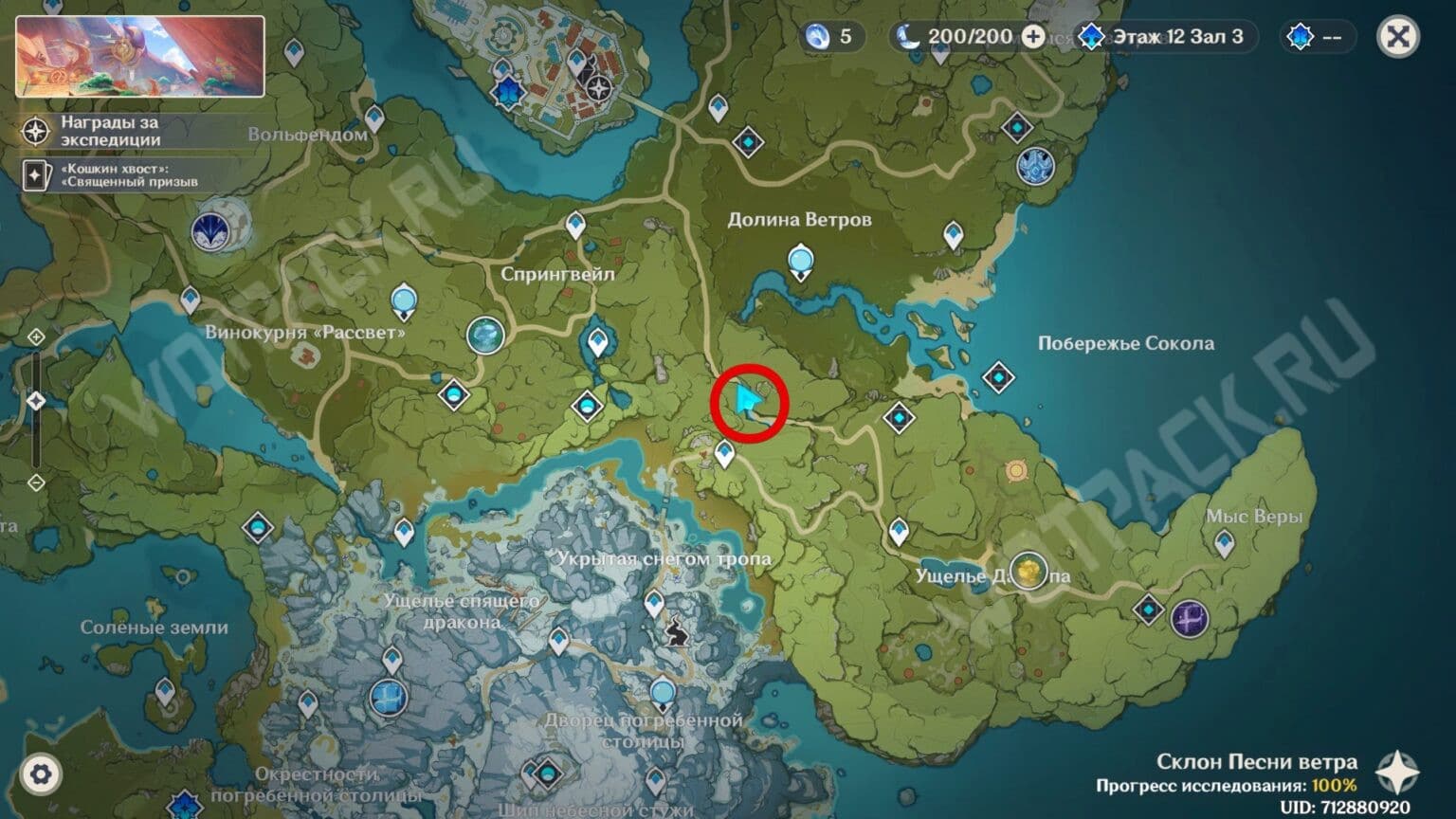Viewport: 1456px width, 819px height.
Task: Click the zoom-in control on the left slider
Action: point(34,336)
